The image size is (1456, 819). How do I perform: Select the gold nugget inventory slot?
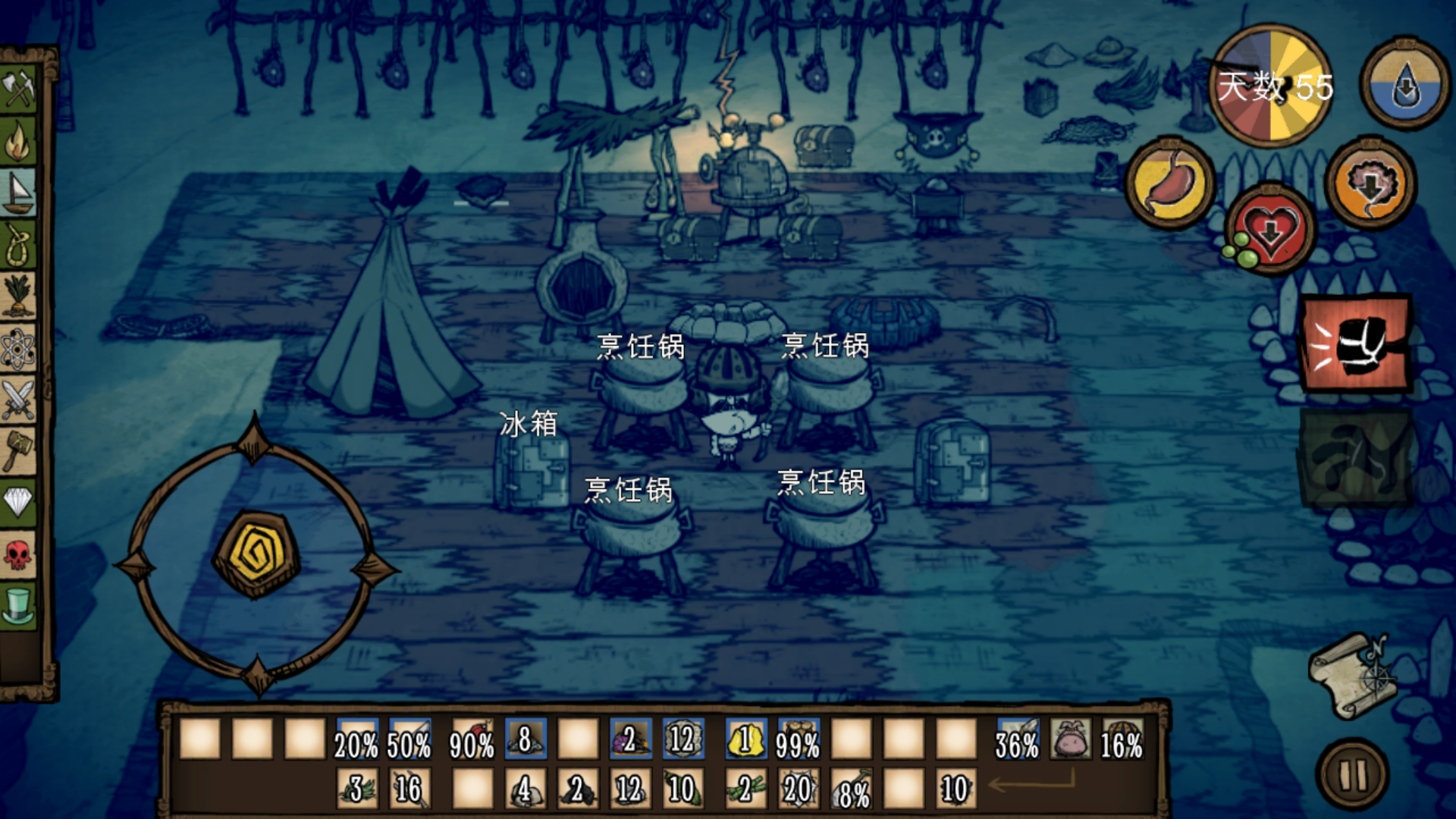click(745, 739)
